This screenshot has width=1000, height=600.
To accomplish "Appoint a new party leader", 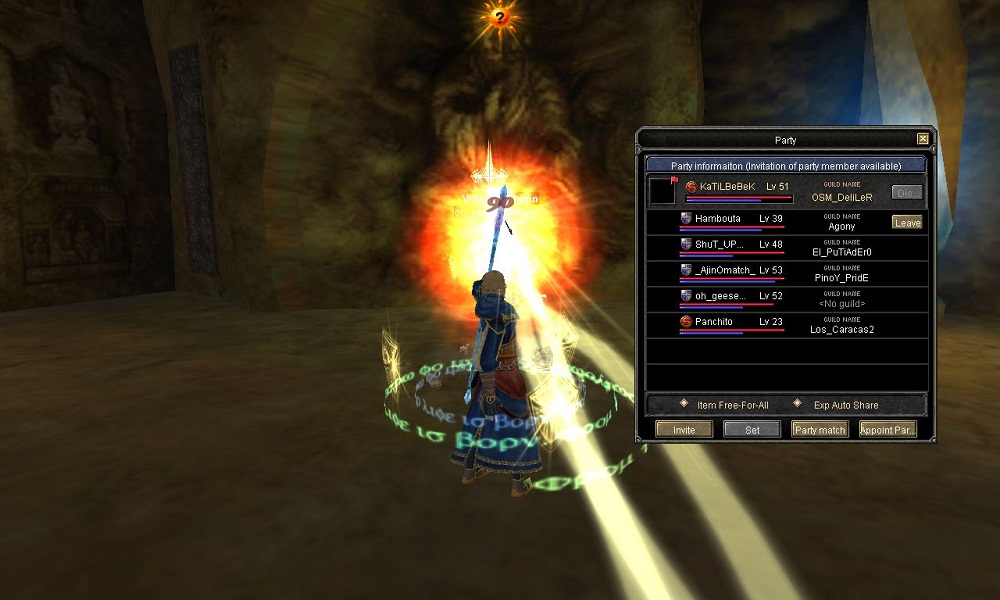I will [x=887, y=430].
